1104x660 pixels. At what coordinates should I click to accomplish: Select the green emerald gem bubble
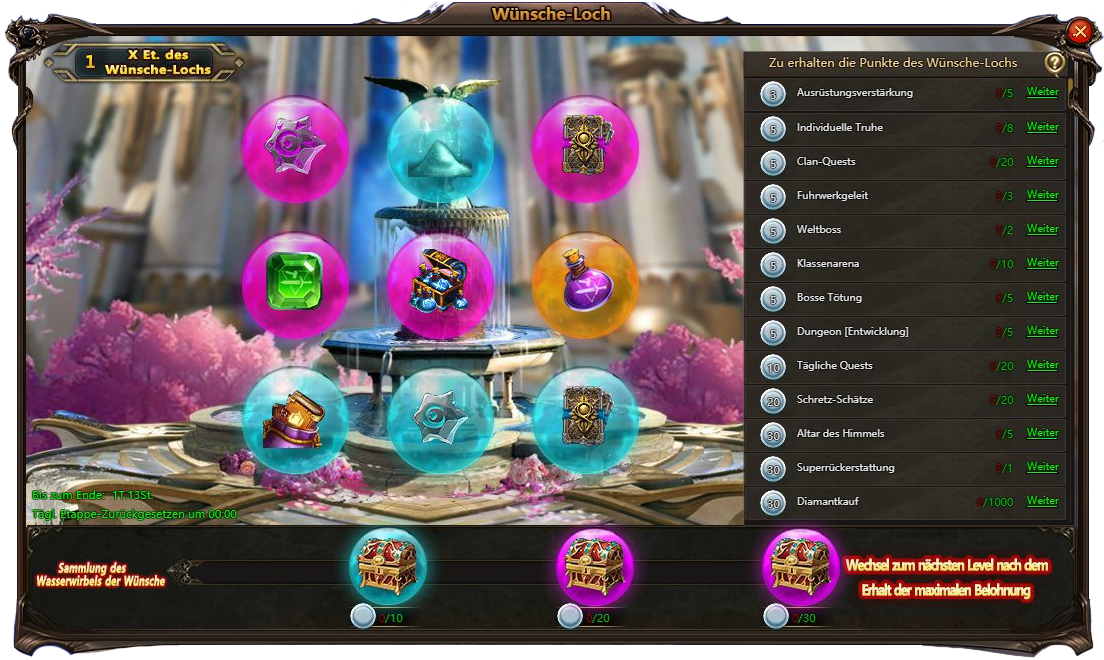pos(295,285)
